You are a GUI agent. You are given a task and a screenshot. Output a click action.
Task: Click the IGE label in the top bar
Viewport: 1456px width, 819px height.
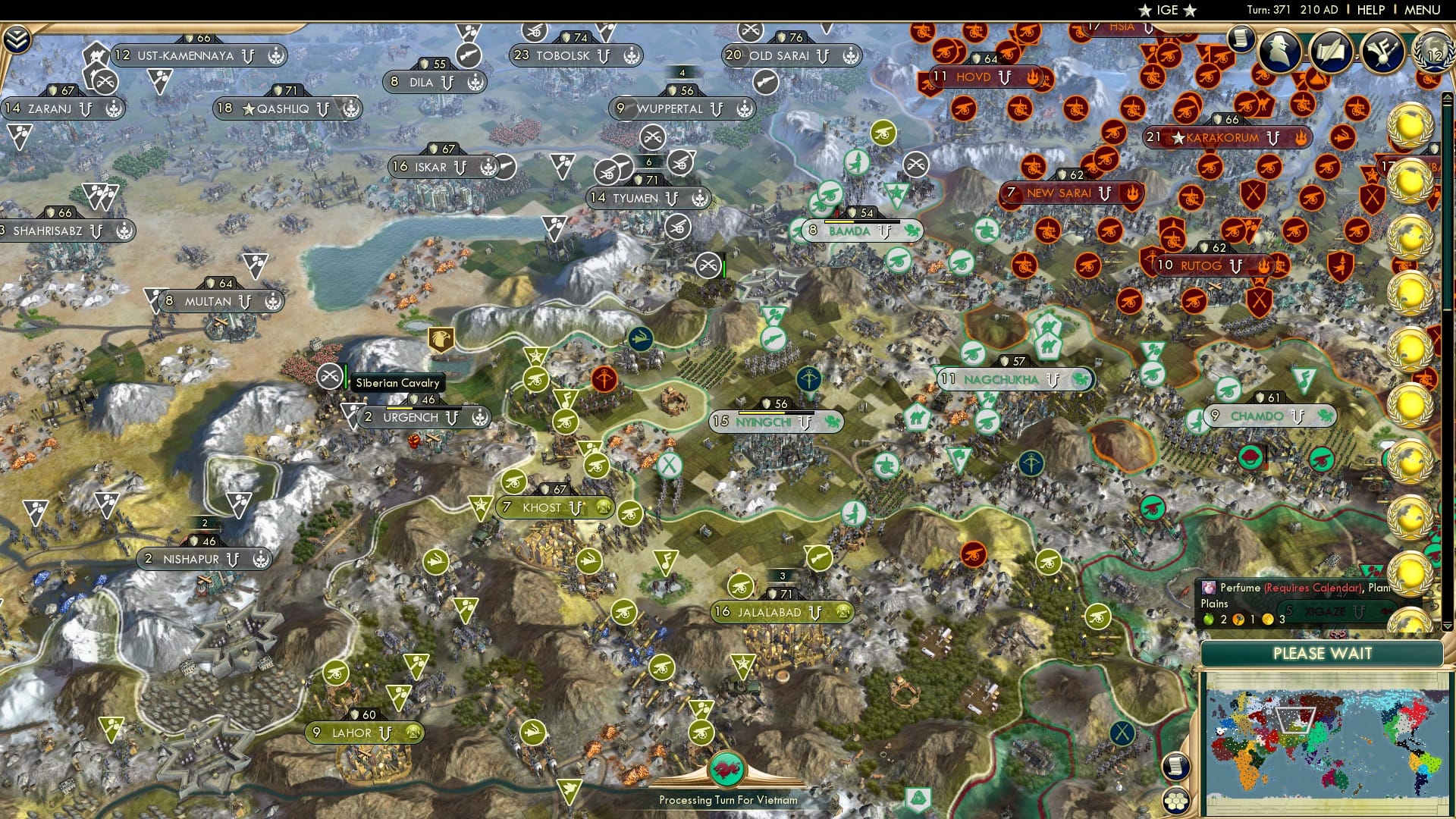[x=1166, y=10]
